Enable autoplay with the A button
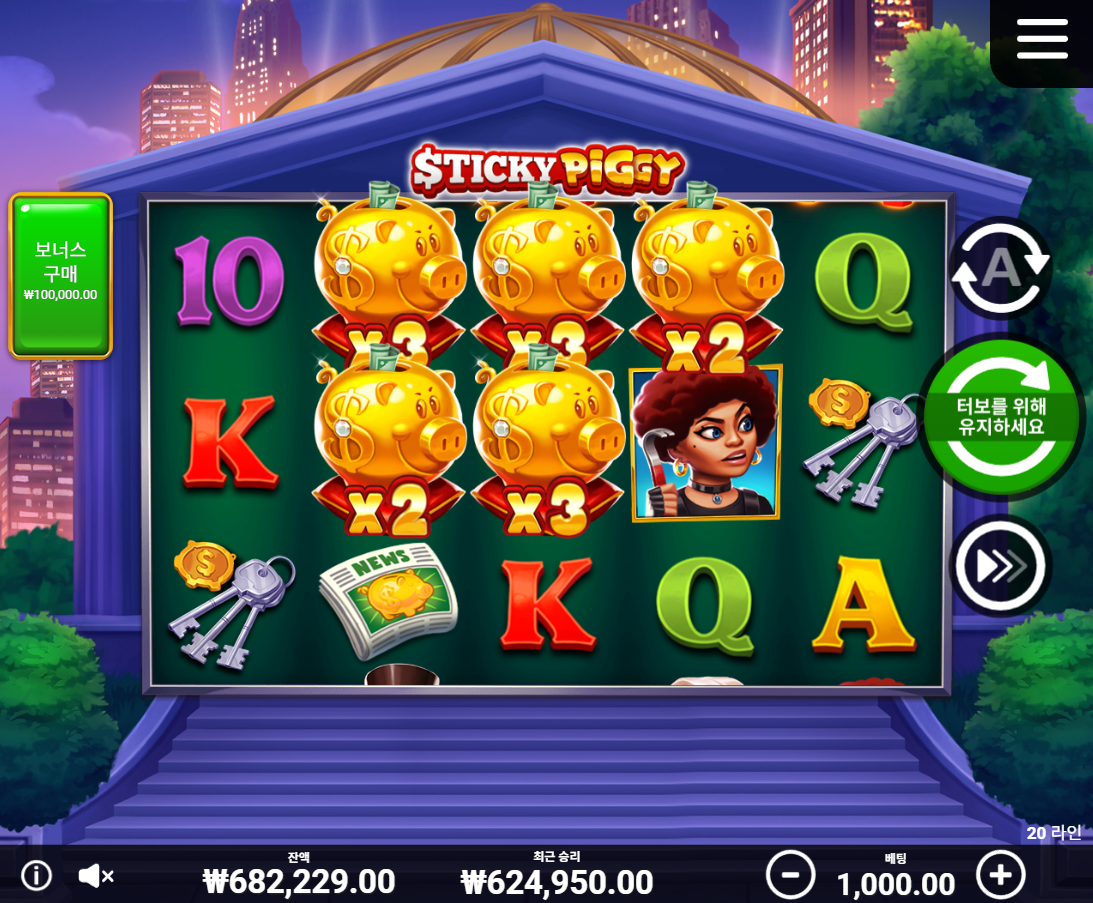 (999, 267)
